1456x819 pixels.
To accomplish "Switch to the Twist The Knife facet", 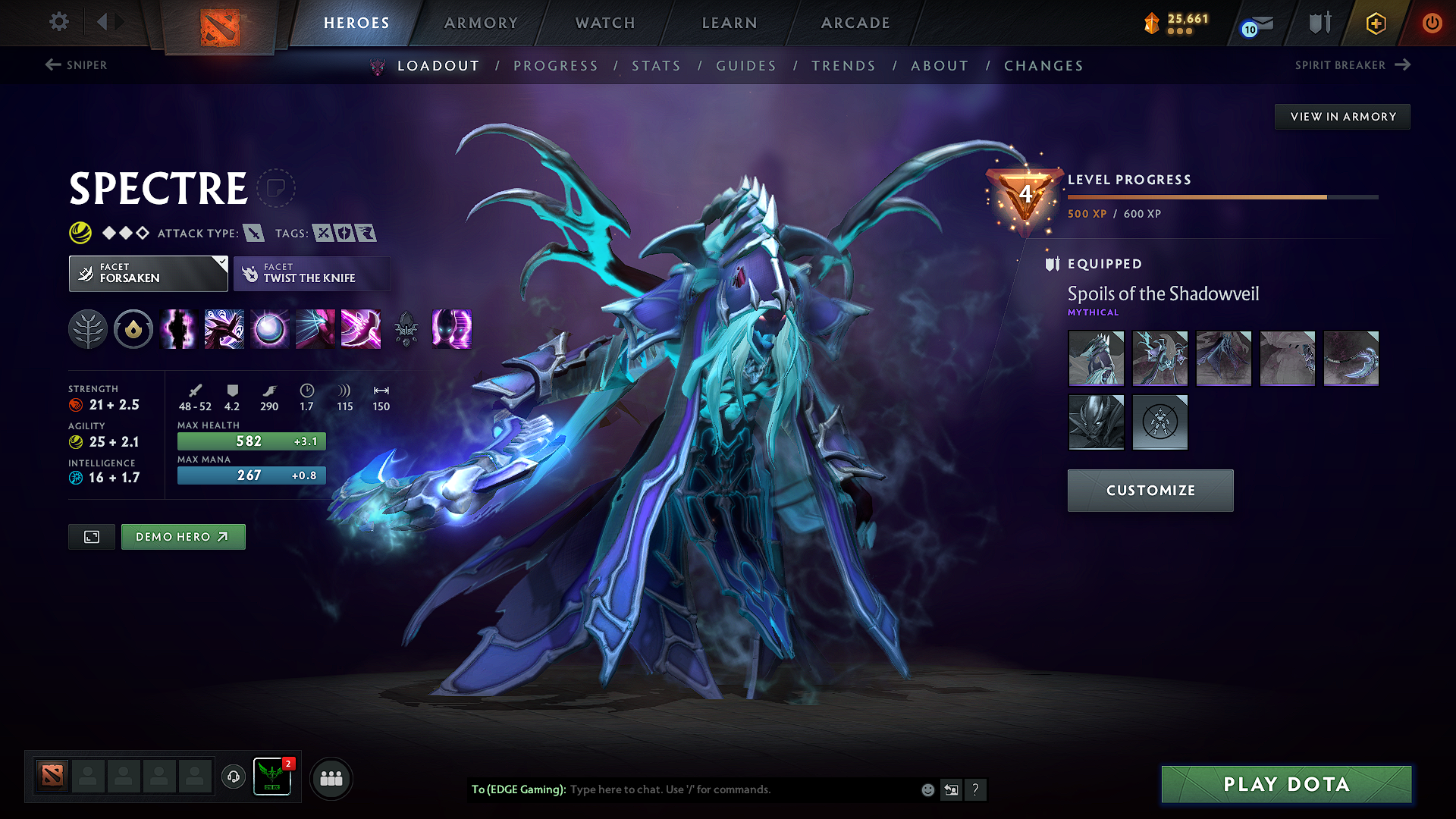I will 312,273.
